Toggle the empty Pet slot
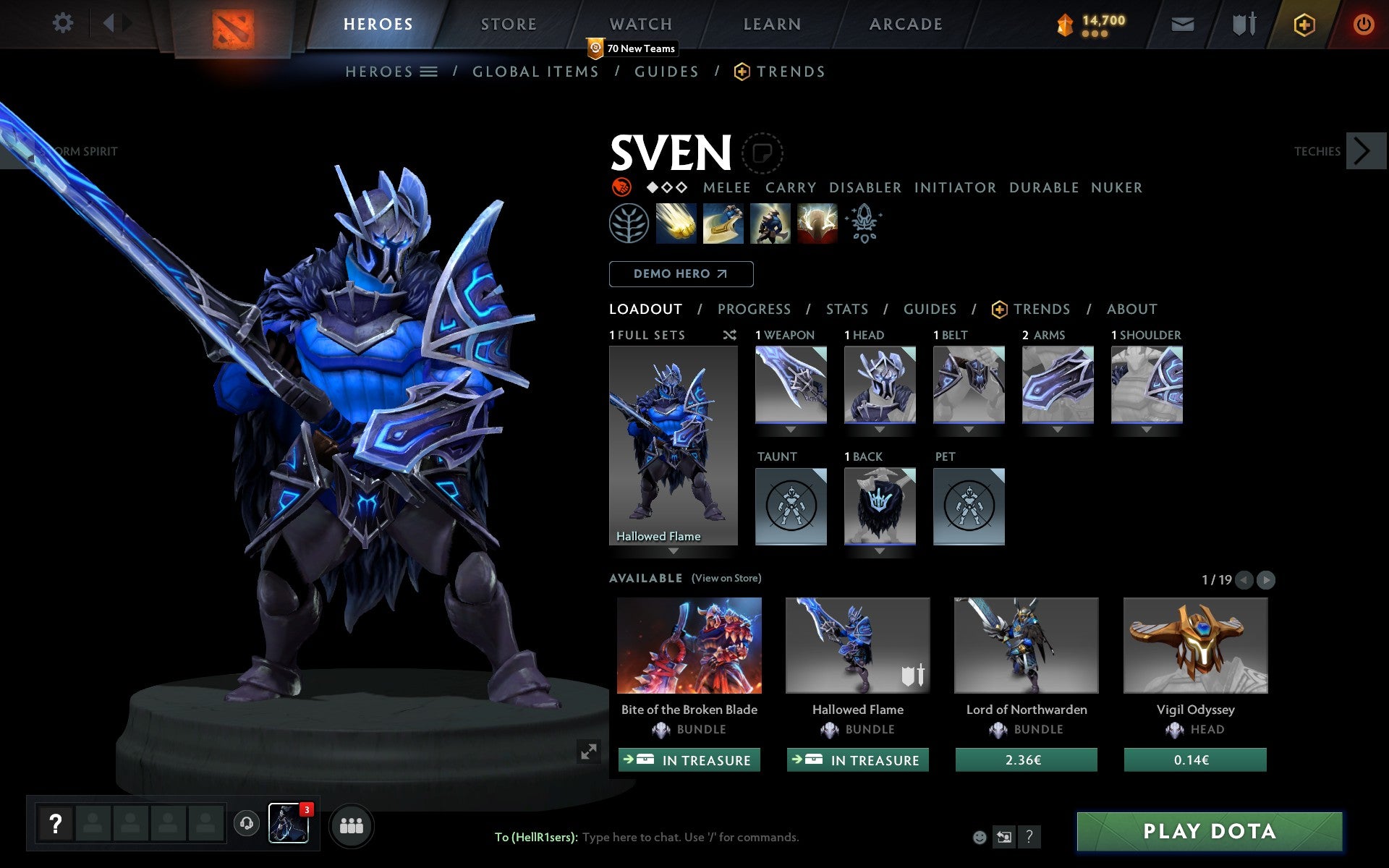 click(x=969, y=506)
